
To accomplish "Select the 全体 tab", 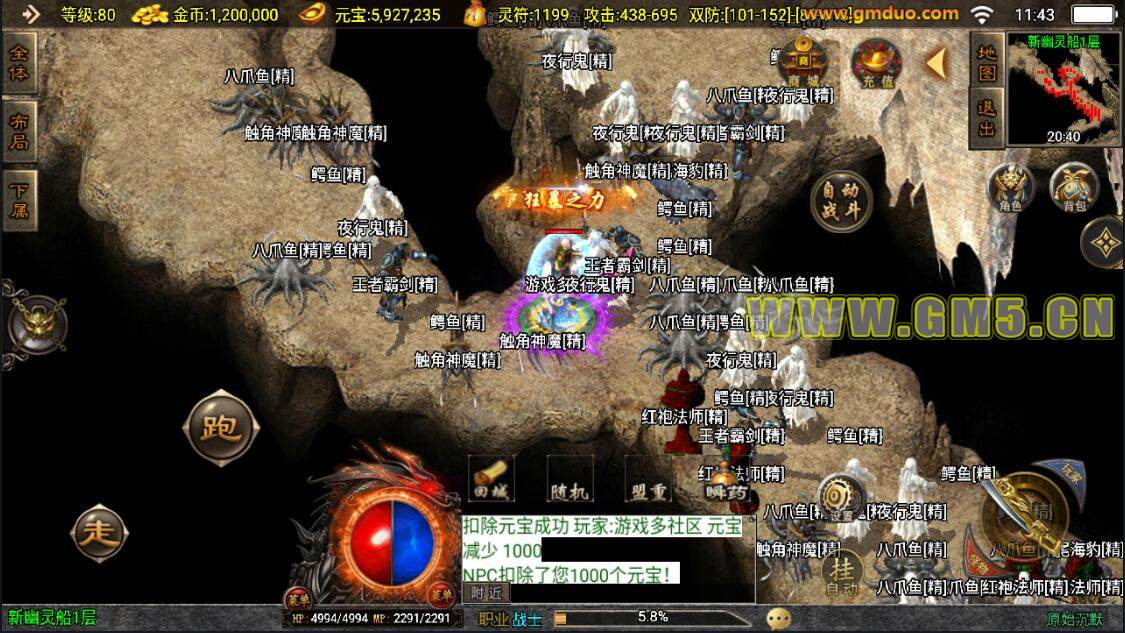I will click(19, 62).
